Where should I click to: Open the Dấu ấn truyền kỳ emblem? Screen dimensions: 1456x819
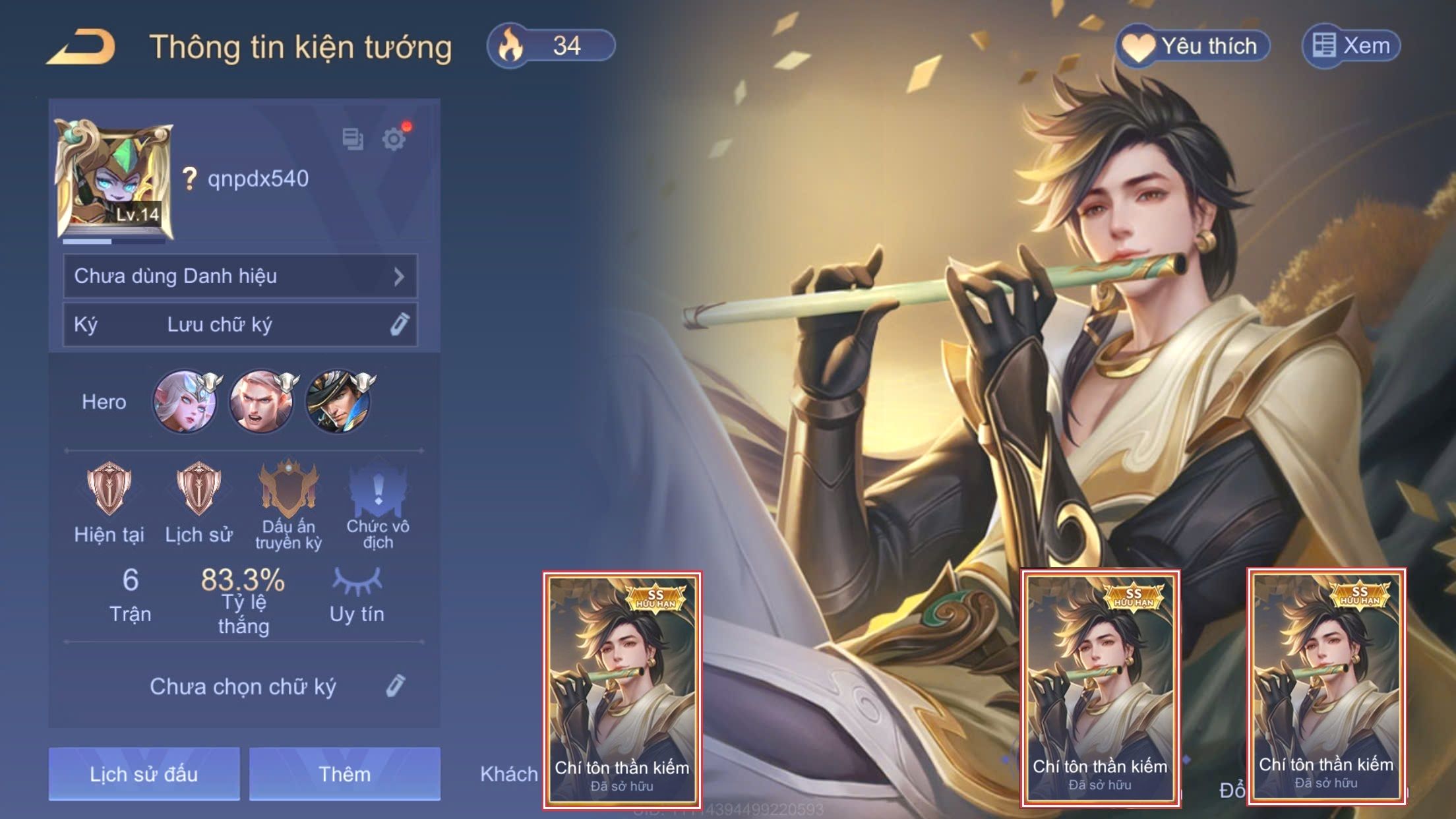pos(288,489)
